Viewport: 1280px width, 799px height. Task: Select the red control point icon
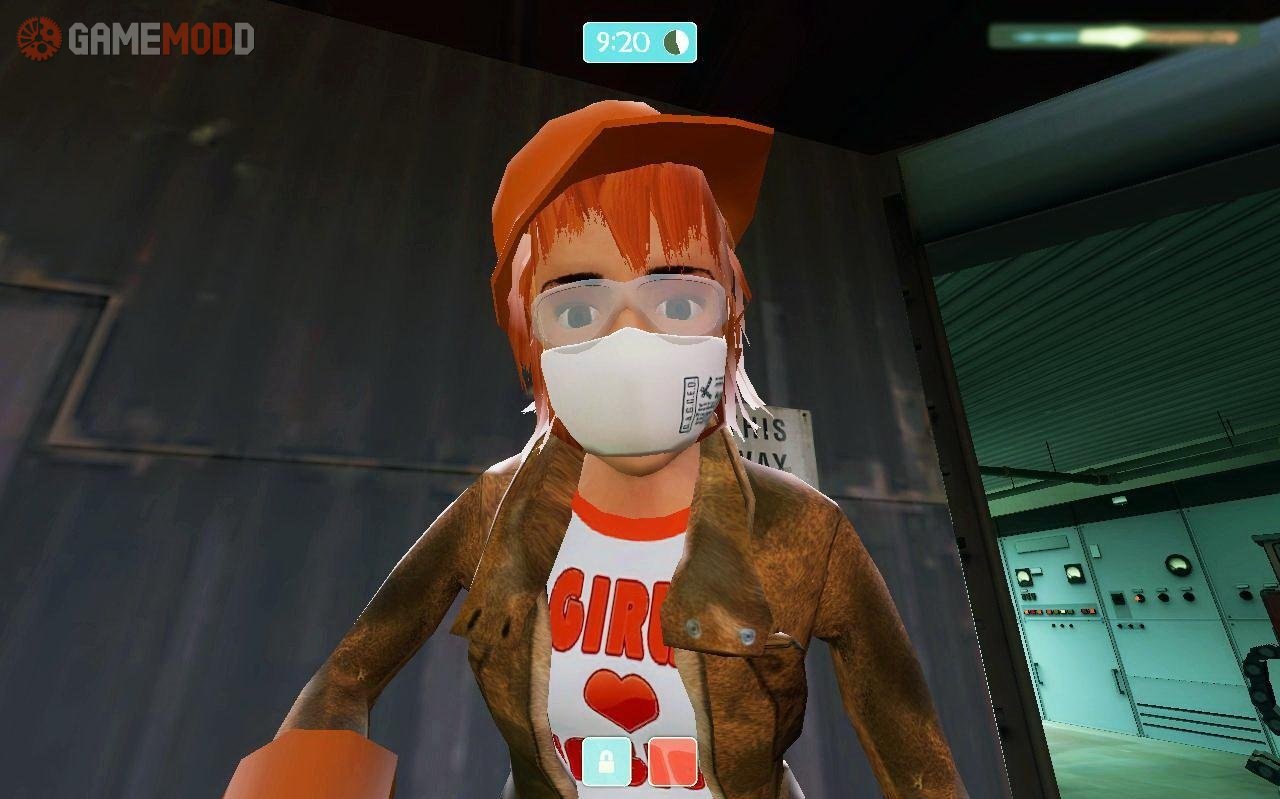[672, 764]
